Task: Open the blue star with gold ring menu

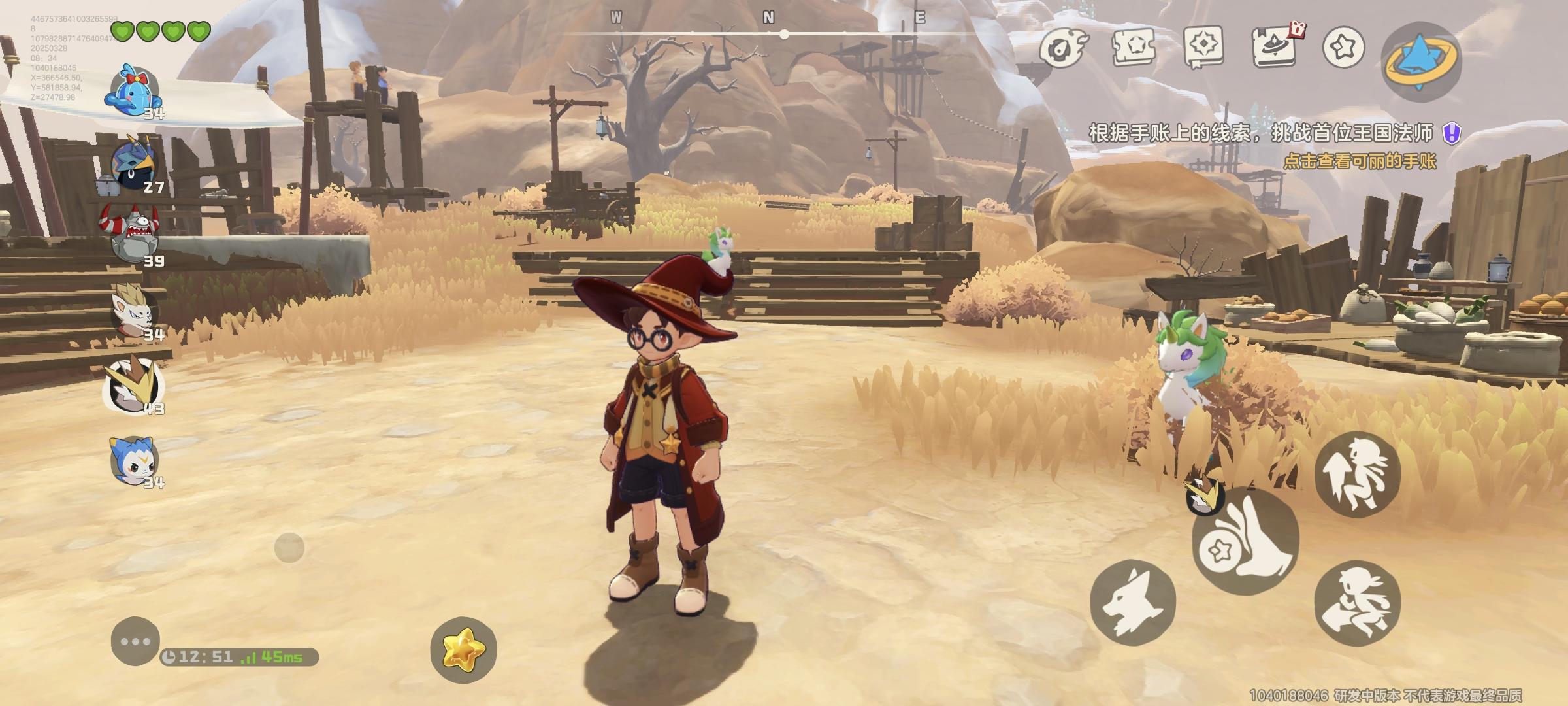Action: 1422,61
